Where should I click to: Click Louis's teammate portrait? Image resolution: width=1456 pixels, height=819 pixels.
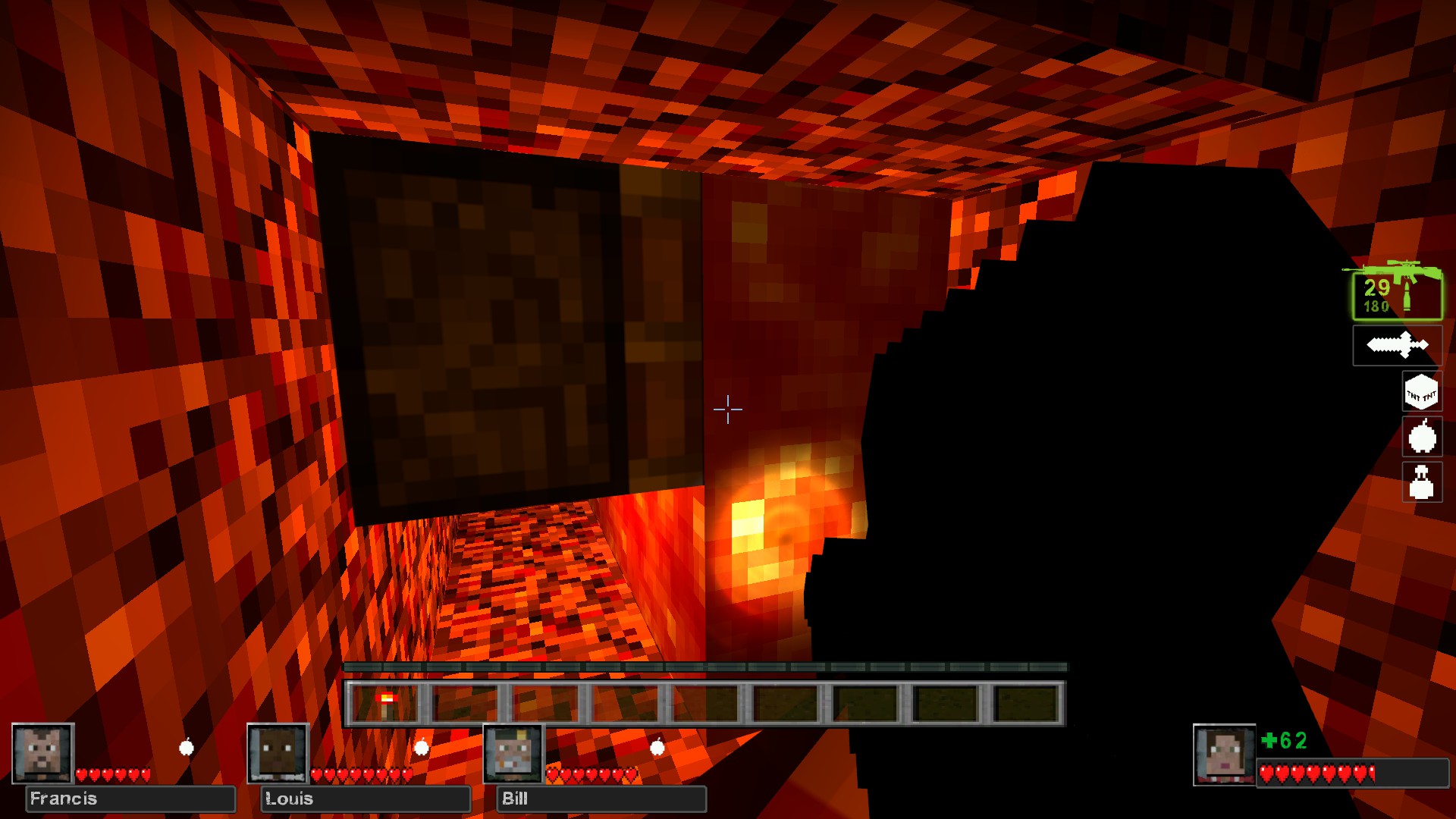point(278,753)
